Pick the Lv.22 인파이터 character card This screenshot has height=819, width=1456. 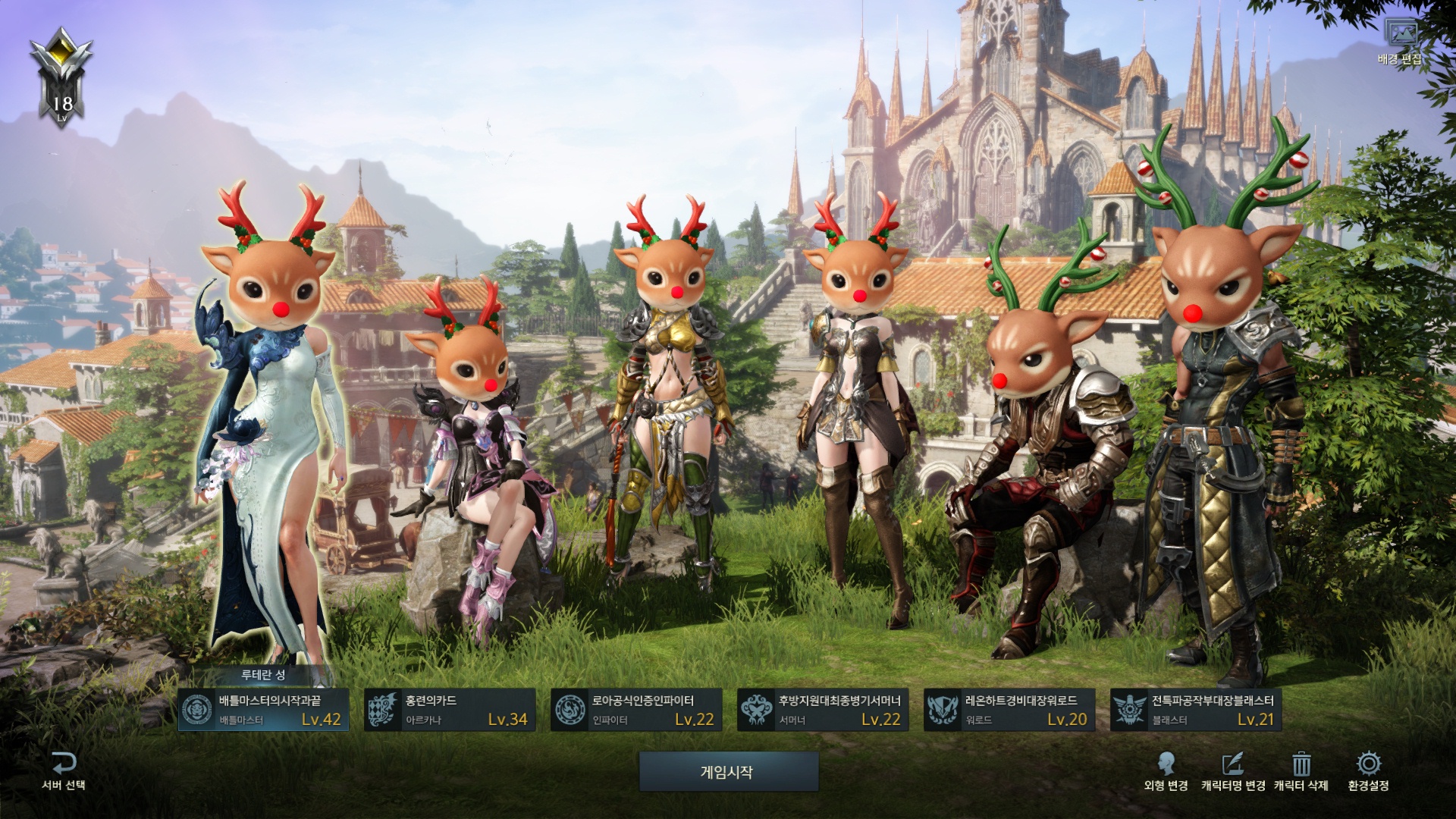636,710
